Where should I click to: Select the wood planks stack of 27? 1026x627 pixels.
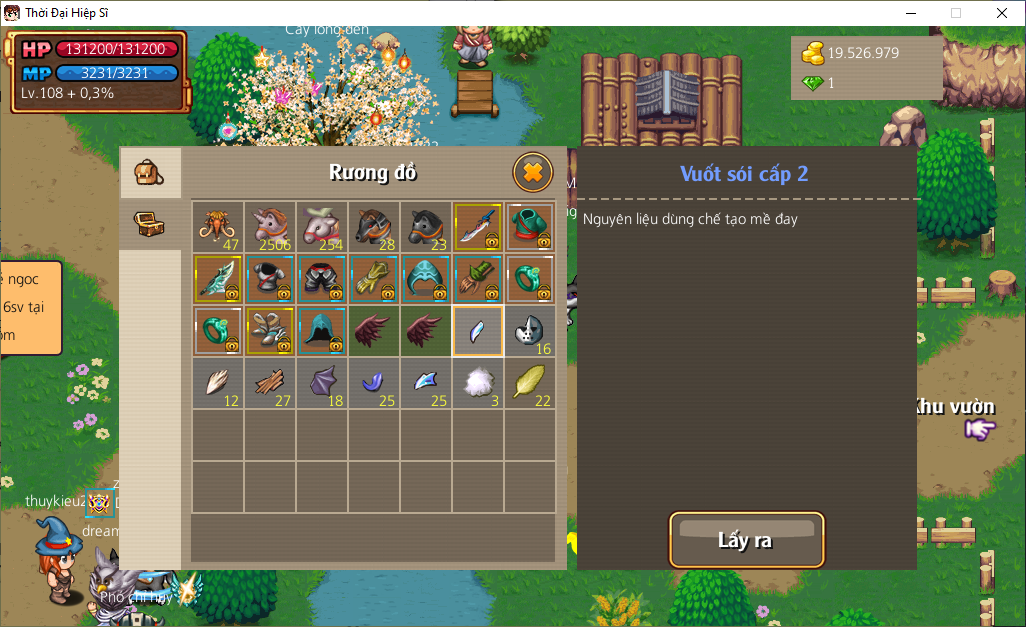(270, 383)
